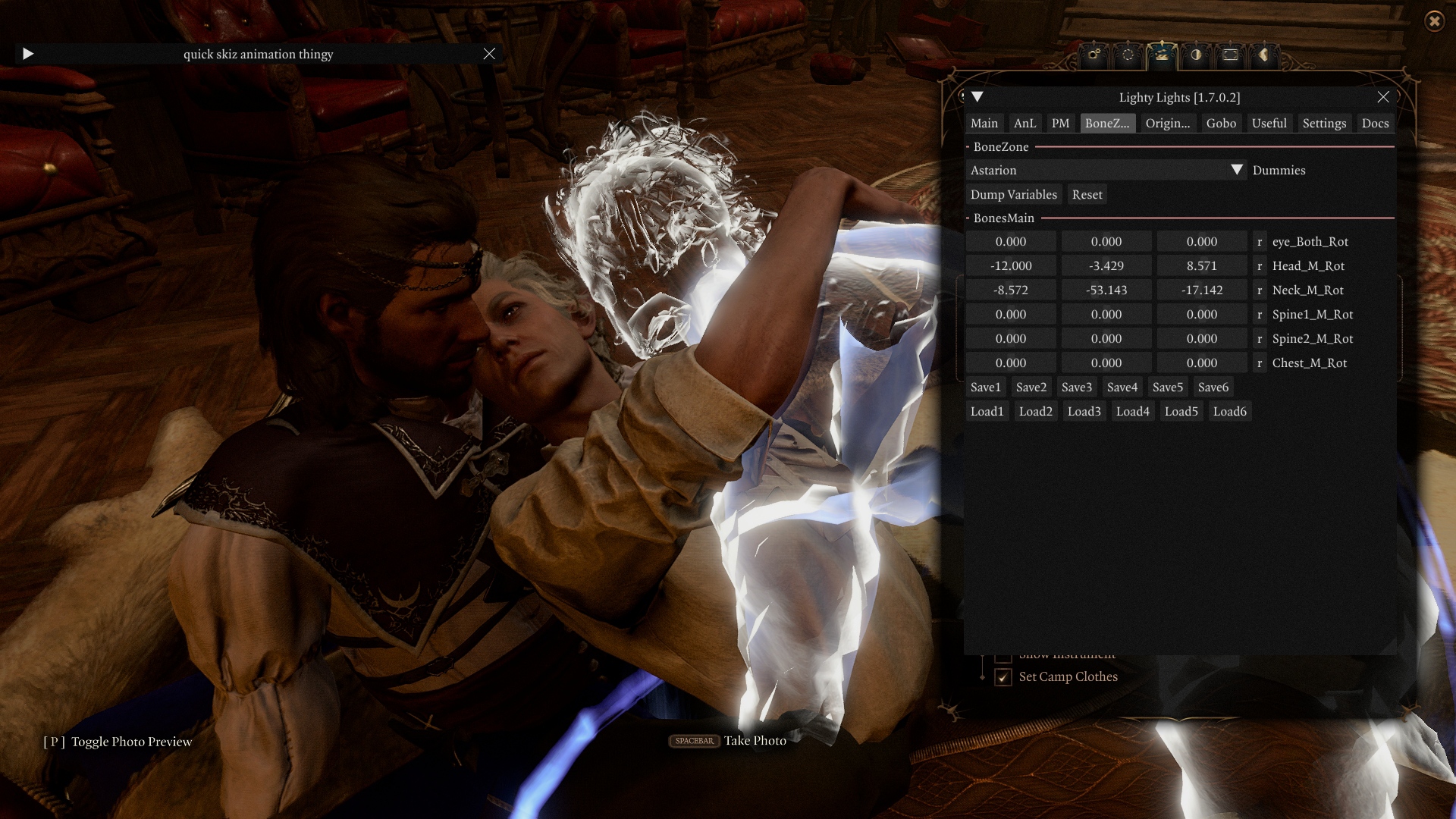Open the Astarion character dropdown

click(1236, 170)
